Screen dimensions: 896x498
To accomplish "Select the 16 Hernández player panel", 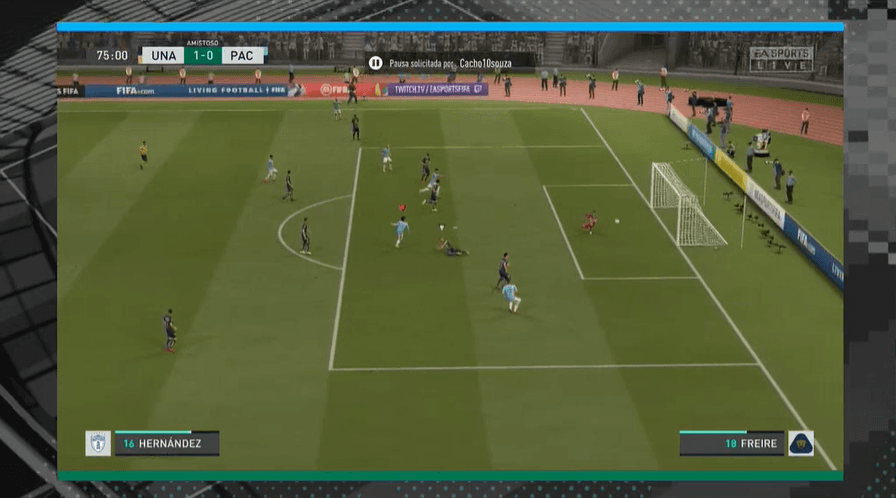I will click(x=166, y=443).
